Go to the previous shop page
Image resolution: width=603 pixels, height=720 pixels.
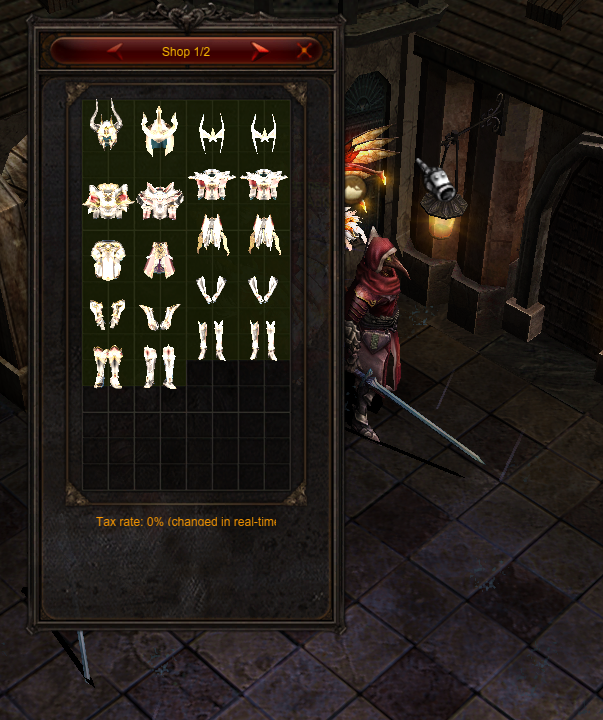(x=115, y=50)
